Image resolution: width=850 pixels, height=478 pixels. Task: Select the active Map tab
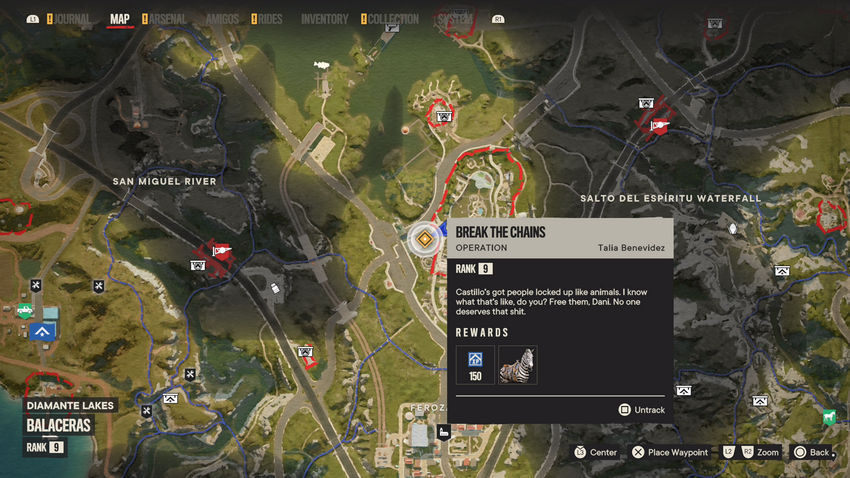(x=119, y=19)
